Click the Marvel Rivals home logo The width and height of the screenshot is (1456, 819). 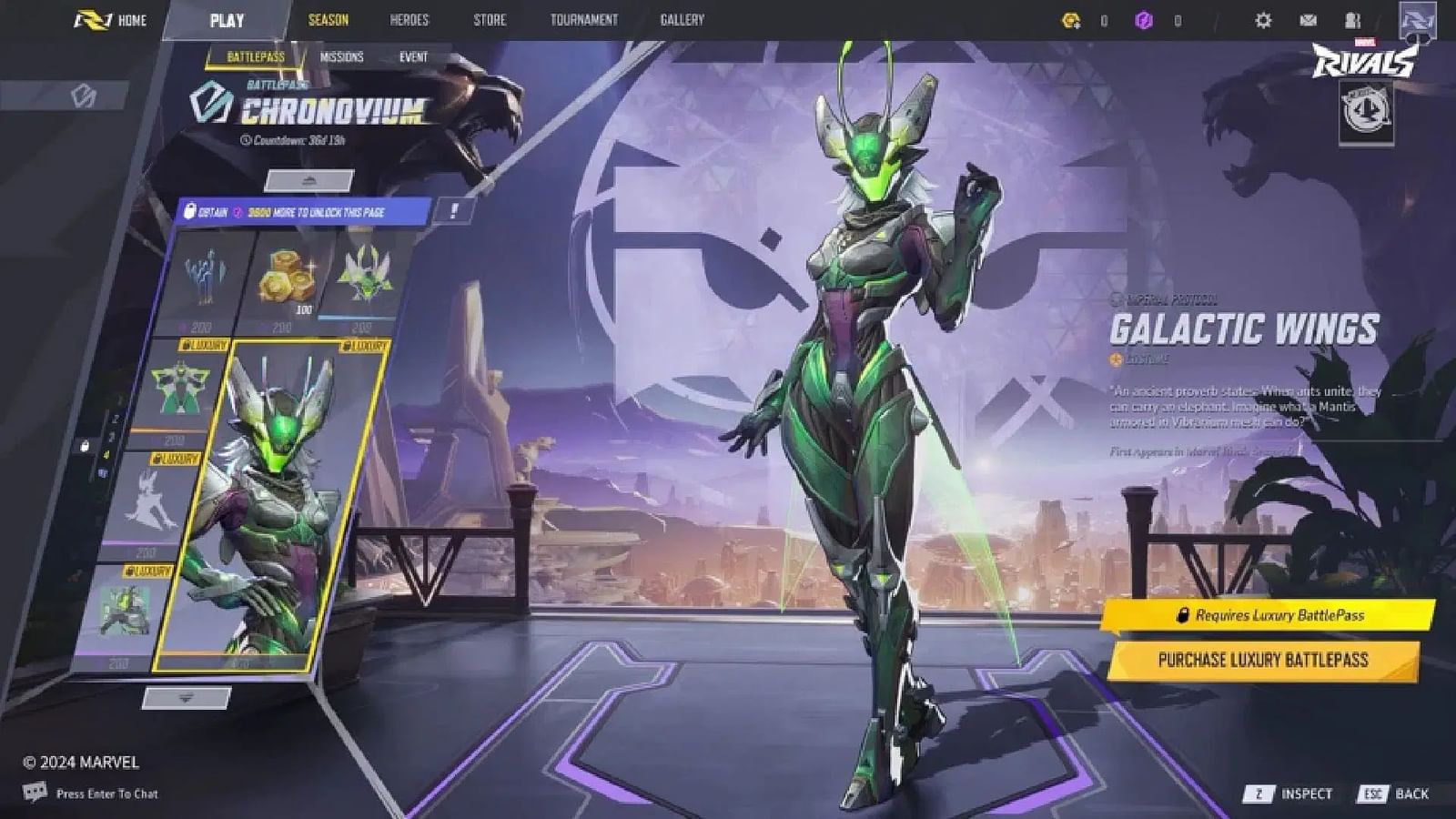(94, 20)
